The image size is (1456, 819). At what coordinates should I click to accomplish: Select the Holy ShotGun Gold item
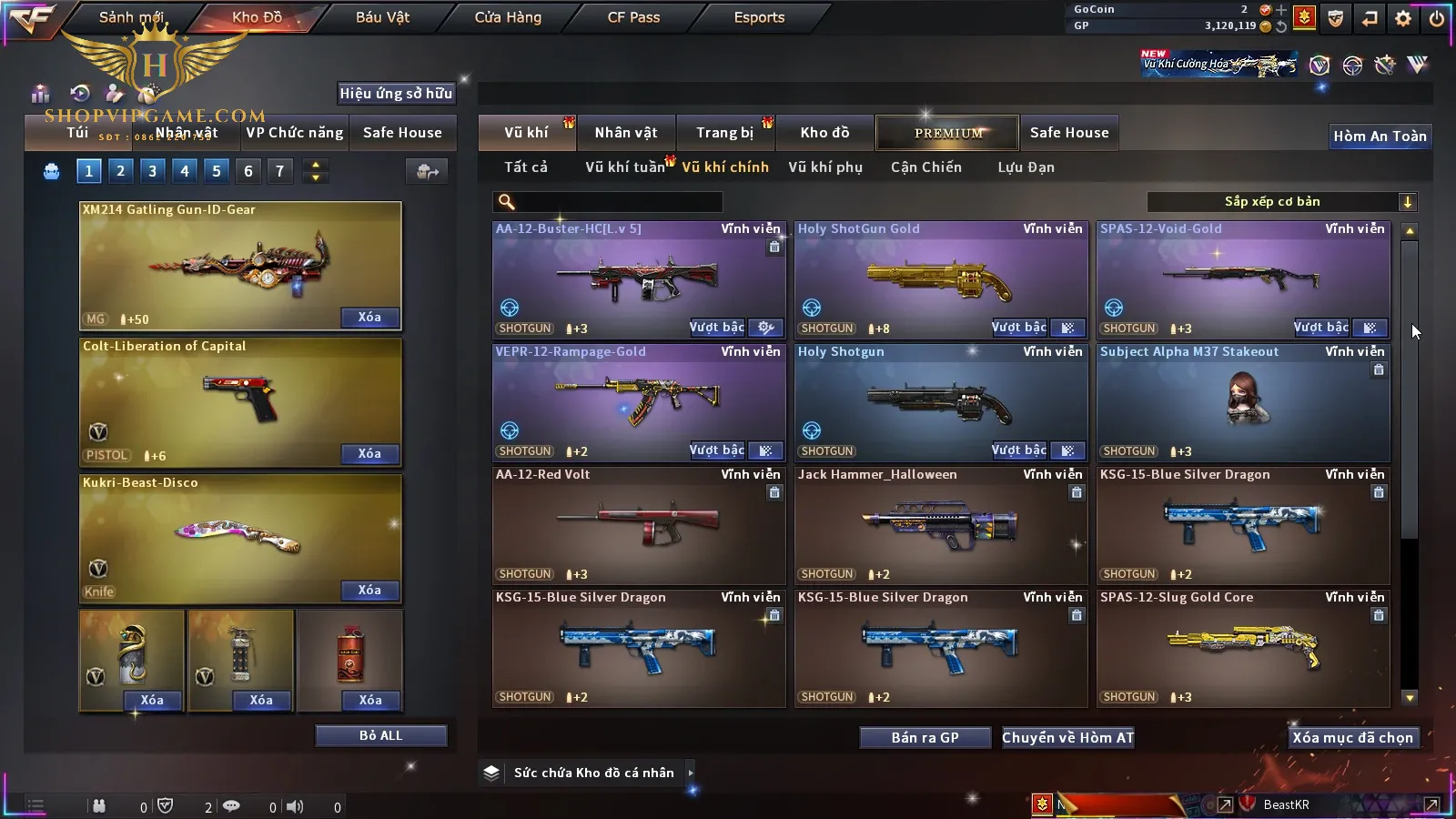point(941,280)
